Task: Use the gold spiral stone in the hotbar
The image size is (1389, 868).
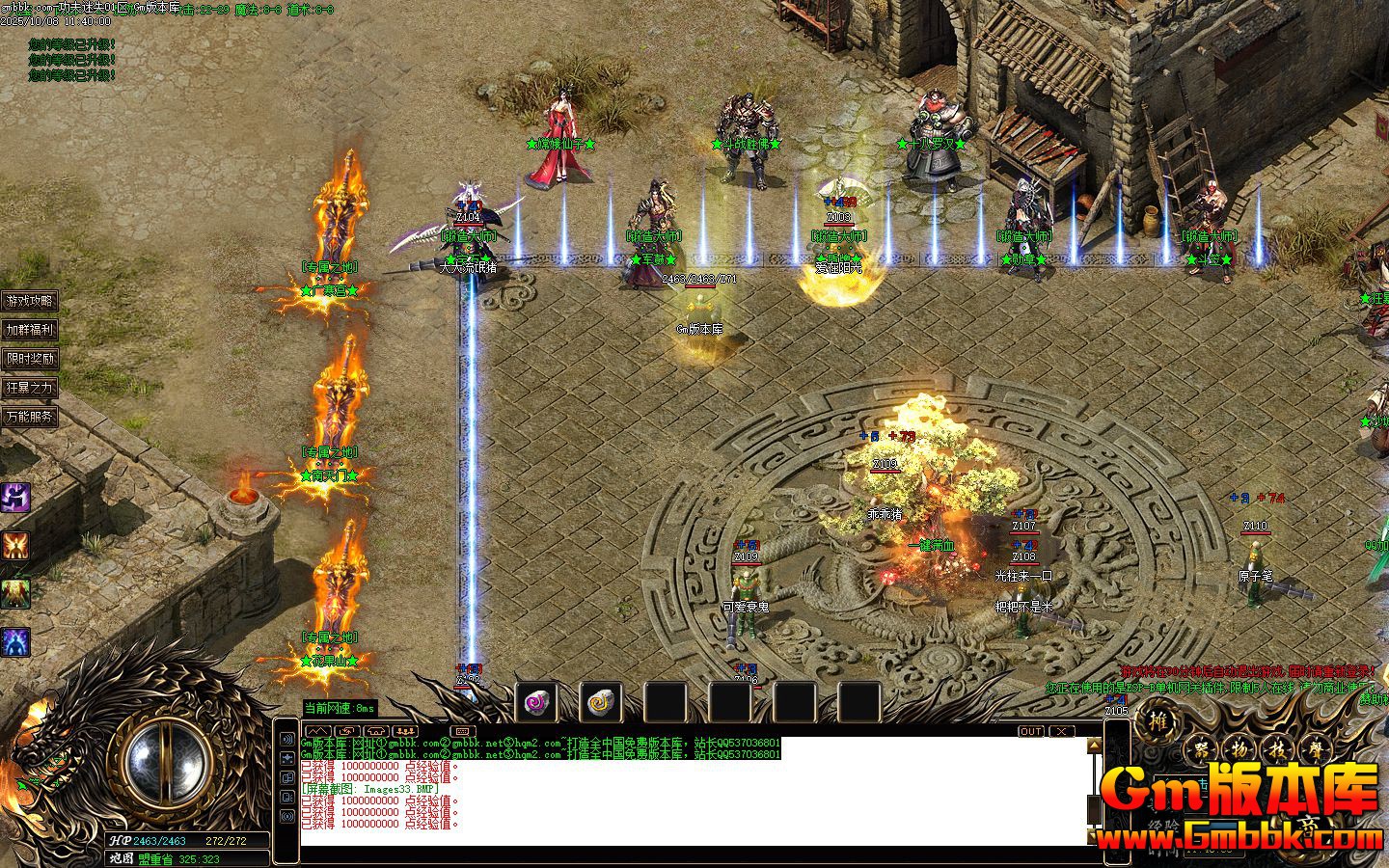Action: pos(601,703)
